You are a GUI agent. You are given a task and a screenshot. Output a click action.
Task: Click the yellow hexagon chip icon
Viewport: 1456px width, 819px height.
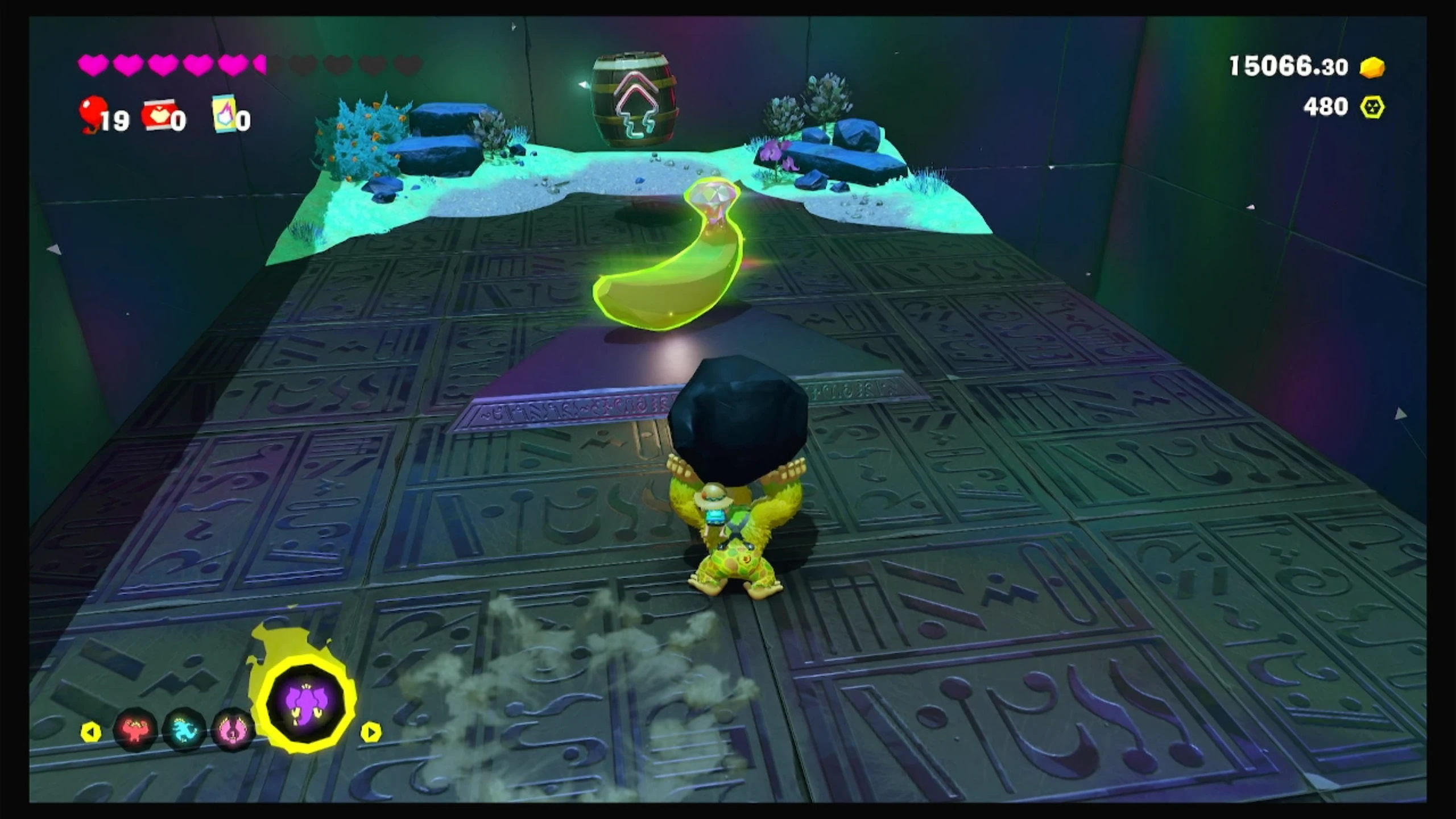[1372, 107]
